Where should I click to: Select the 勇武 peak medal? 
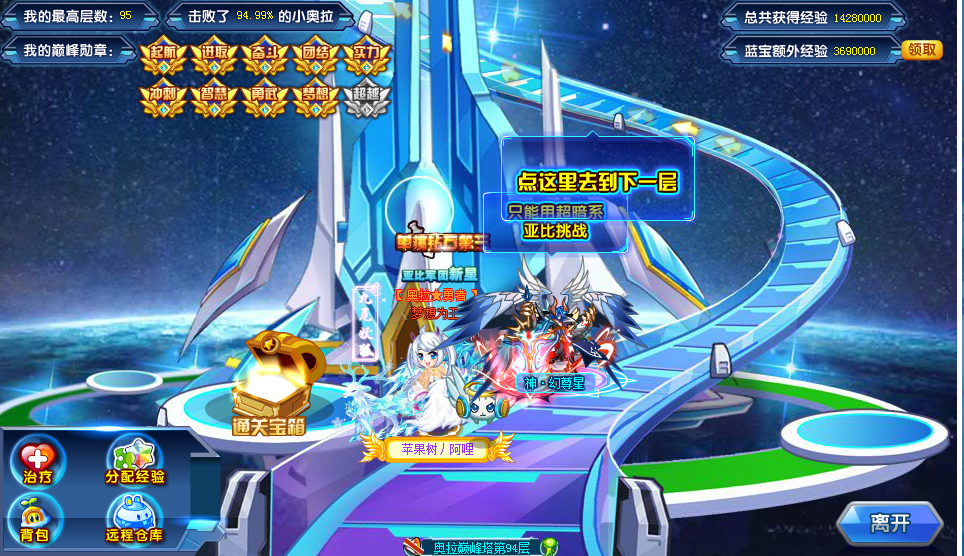tap(265, 97)
